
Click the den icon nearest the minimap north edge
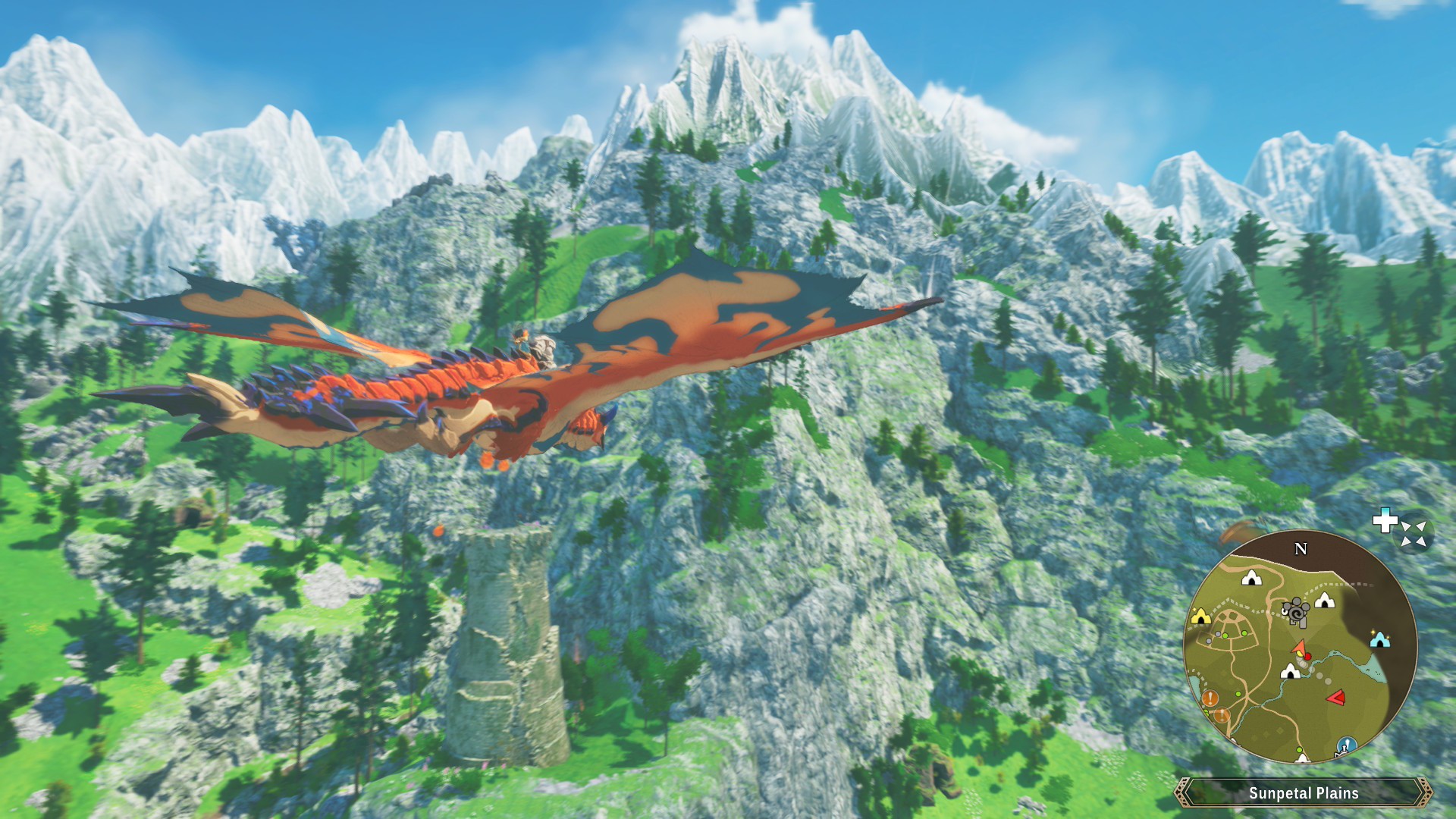[x=1251, y=576]
